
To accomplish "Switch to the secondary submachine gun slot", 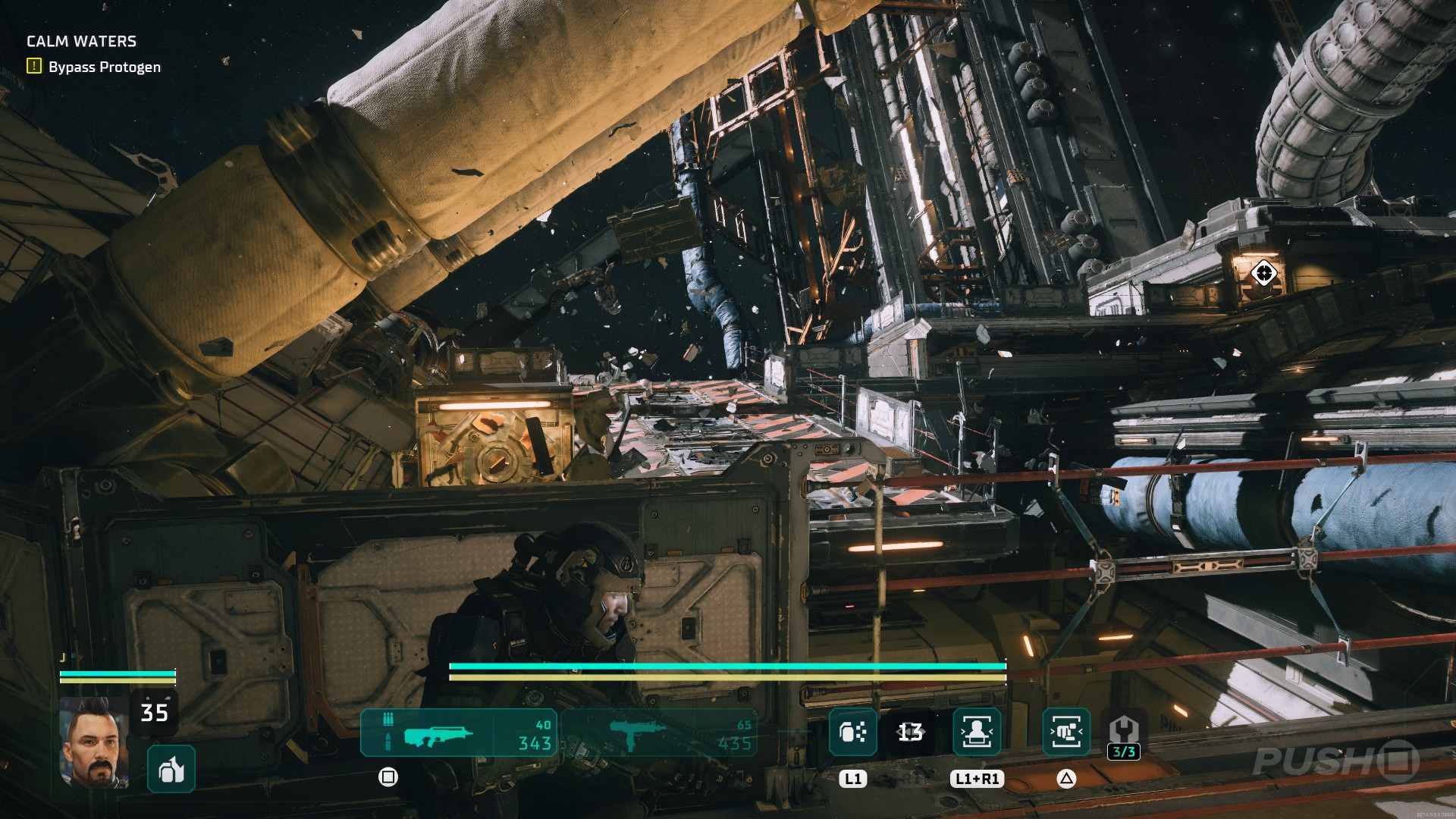I will tap(658, 733).
